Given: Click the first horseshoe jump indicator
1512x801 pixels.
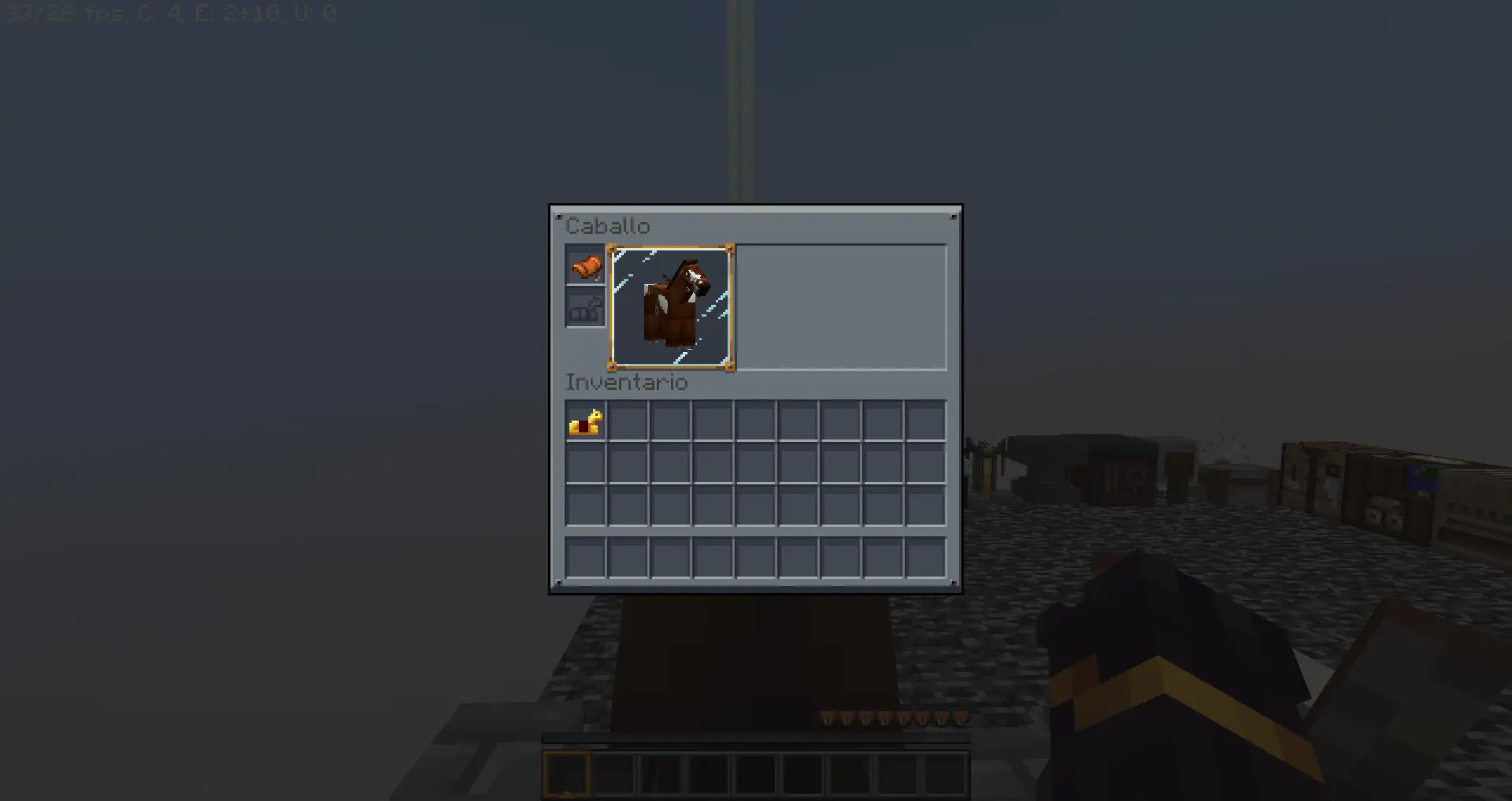Looking at the screenshot, I should pos(828,718).
